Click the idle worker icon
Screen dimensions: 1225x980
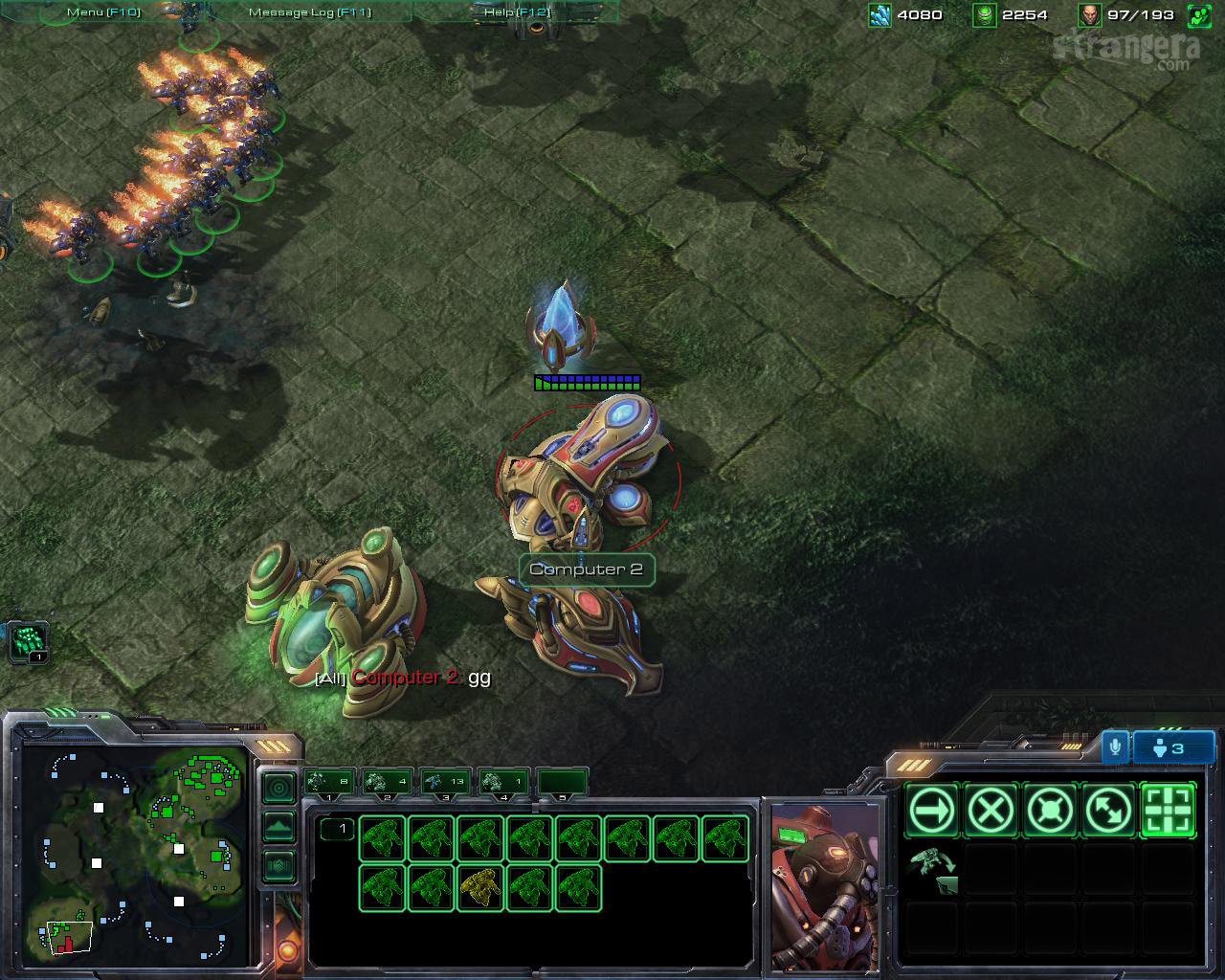(29, 640)
